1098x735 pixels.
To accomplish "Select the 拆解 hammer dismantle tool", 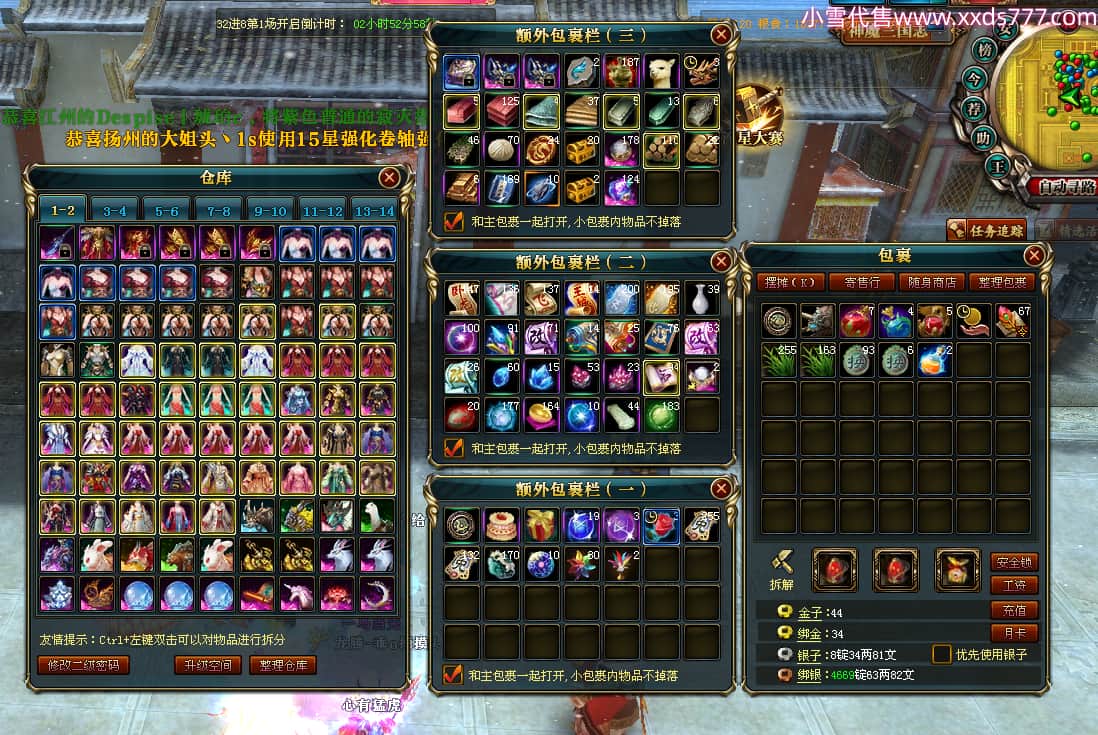I will point(781,565).
